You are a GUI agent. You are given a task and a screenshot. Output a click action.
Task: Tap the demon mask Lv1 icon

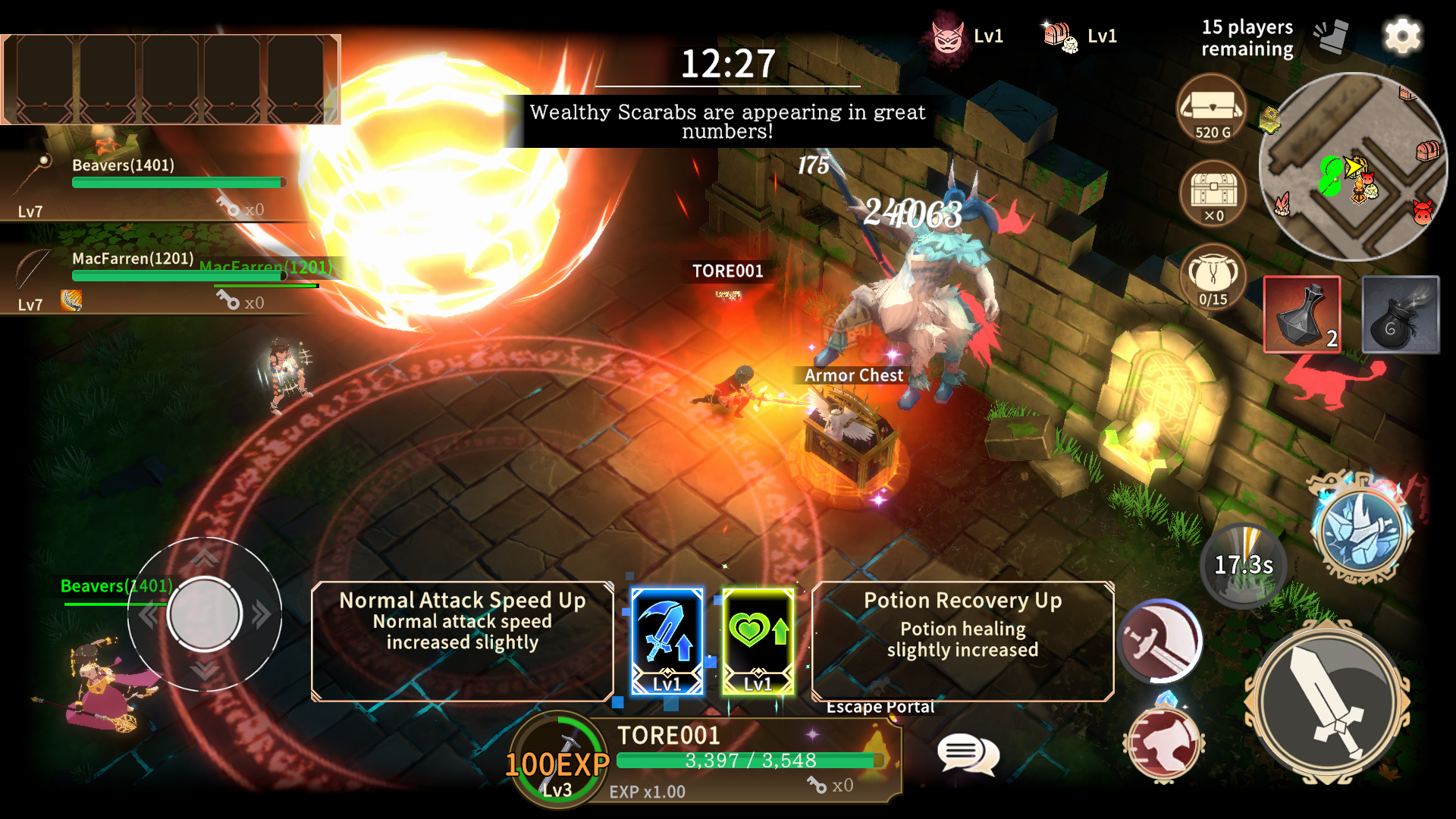[948, 36]
